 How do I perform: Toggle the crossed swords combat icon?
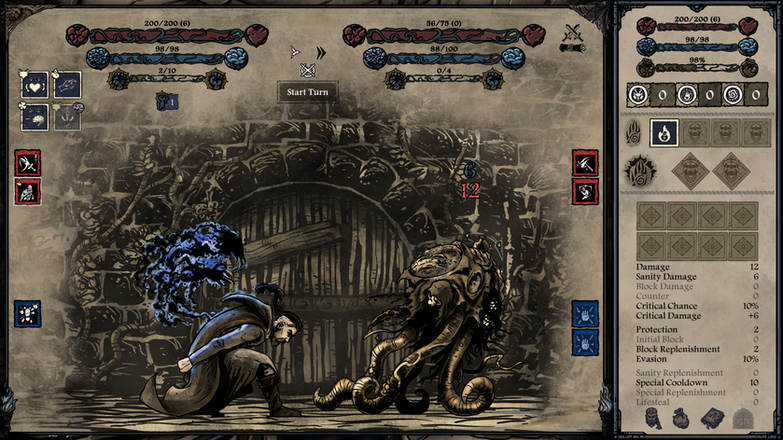(x=574, y=36)
